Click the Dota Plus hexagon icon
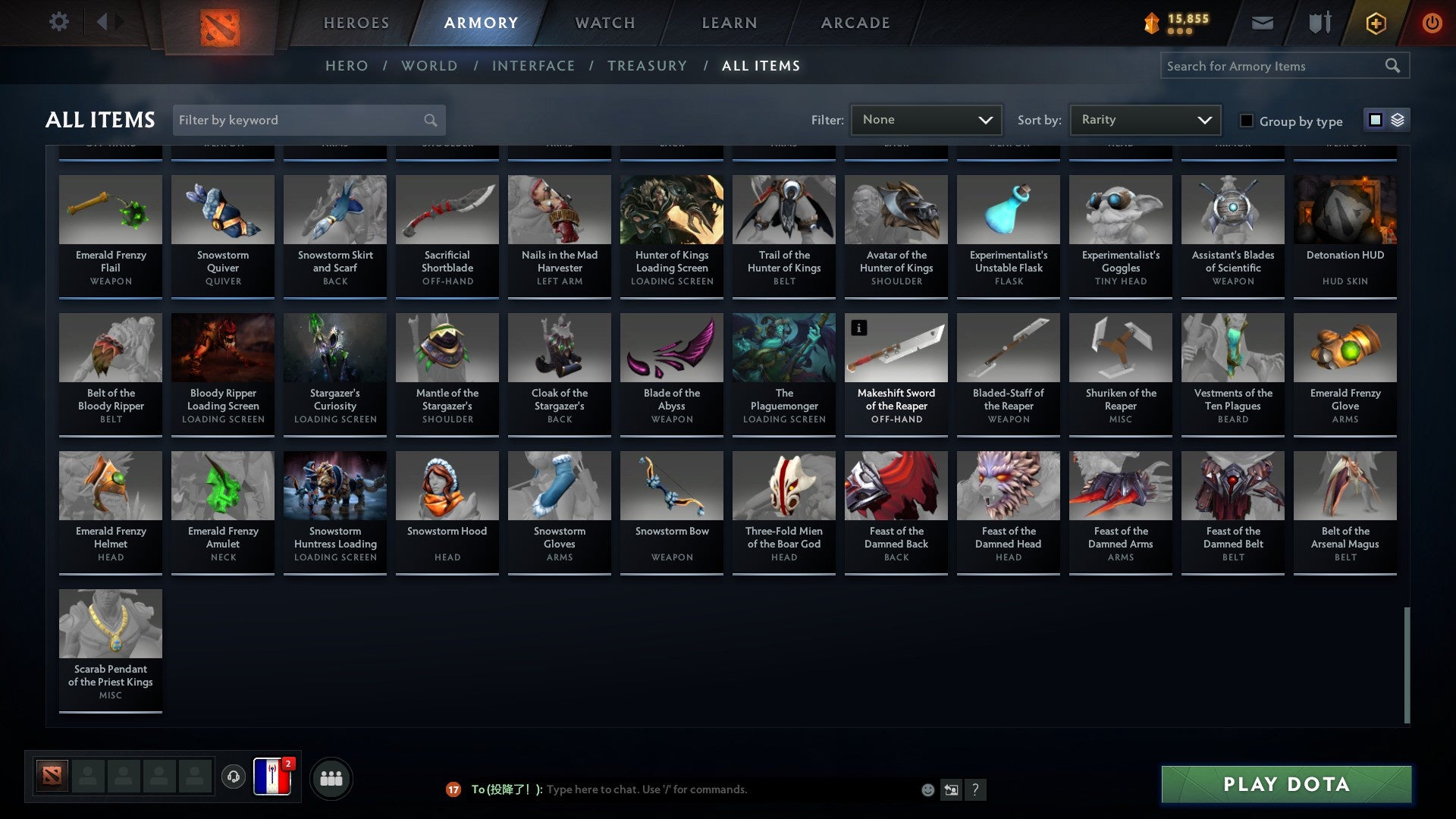This screenshot has height=819, width=1456. [1375, 22]
